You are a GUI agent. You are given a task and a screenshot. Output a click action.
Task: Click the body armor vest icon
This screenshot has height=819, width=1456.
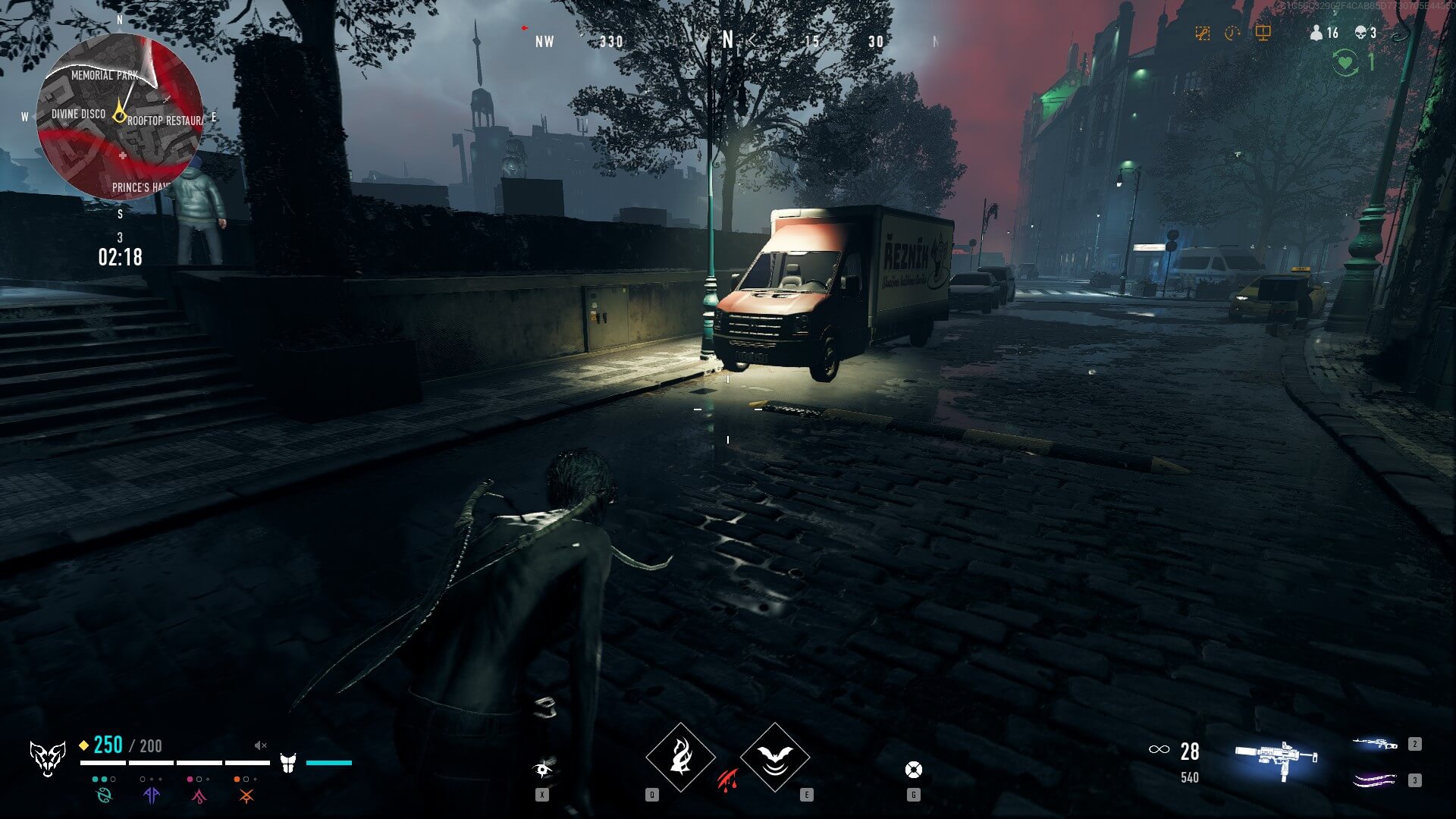[288, 763]
